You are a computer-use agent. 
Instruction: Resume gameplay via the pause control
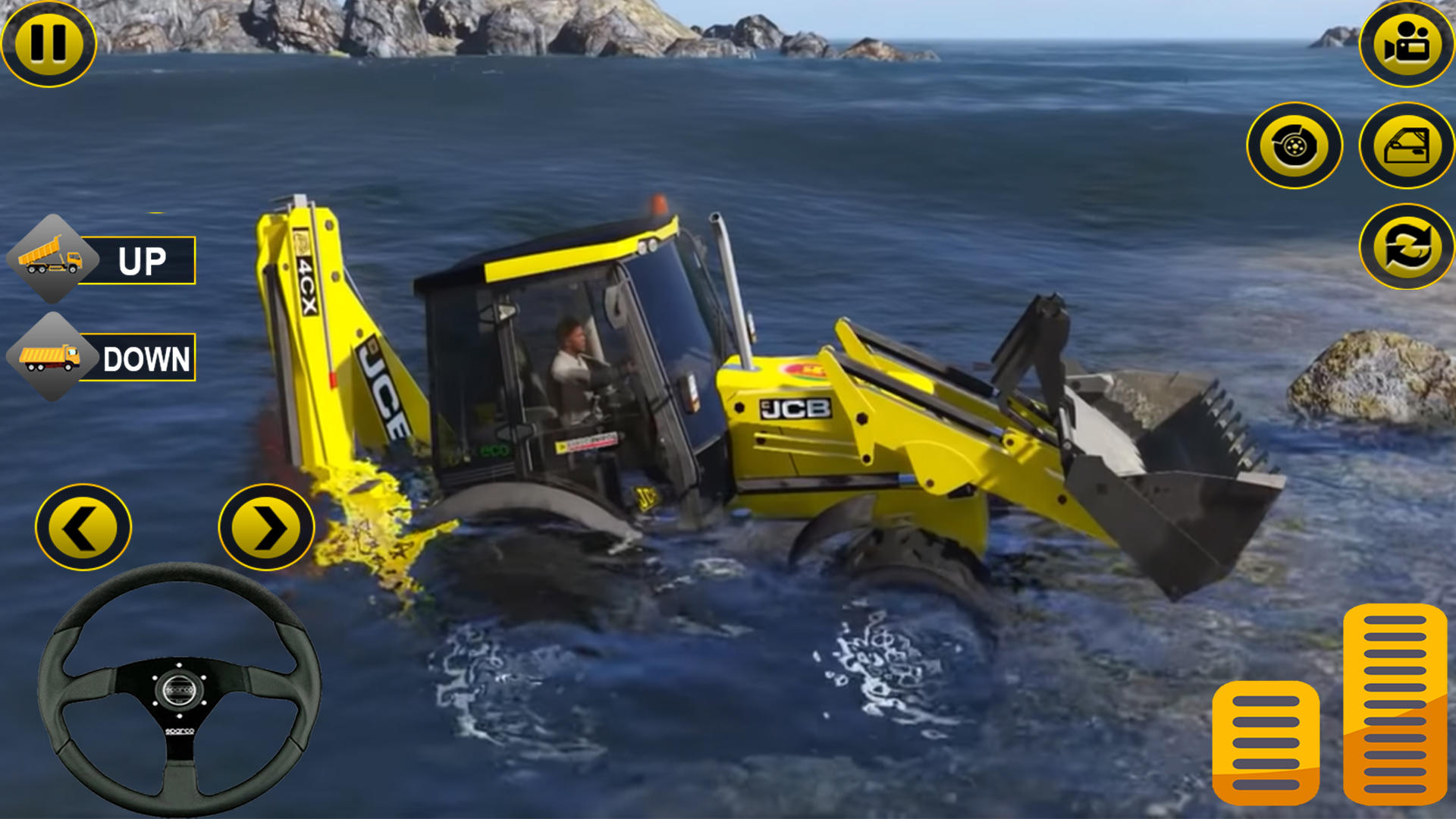(x=49, y=45)
